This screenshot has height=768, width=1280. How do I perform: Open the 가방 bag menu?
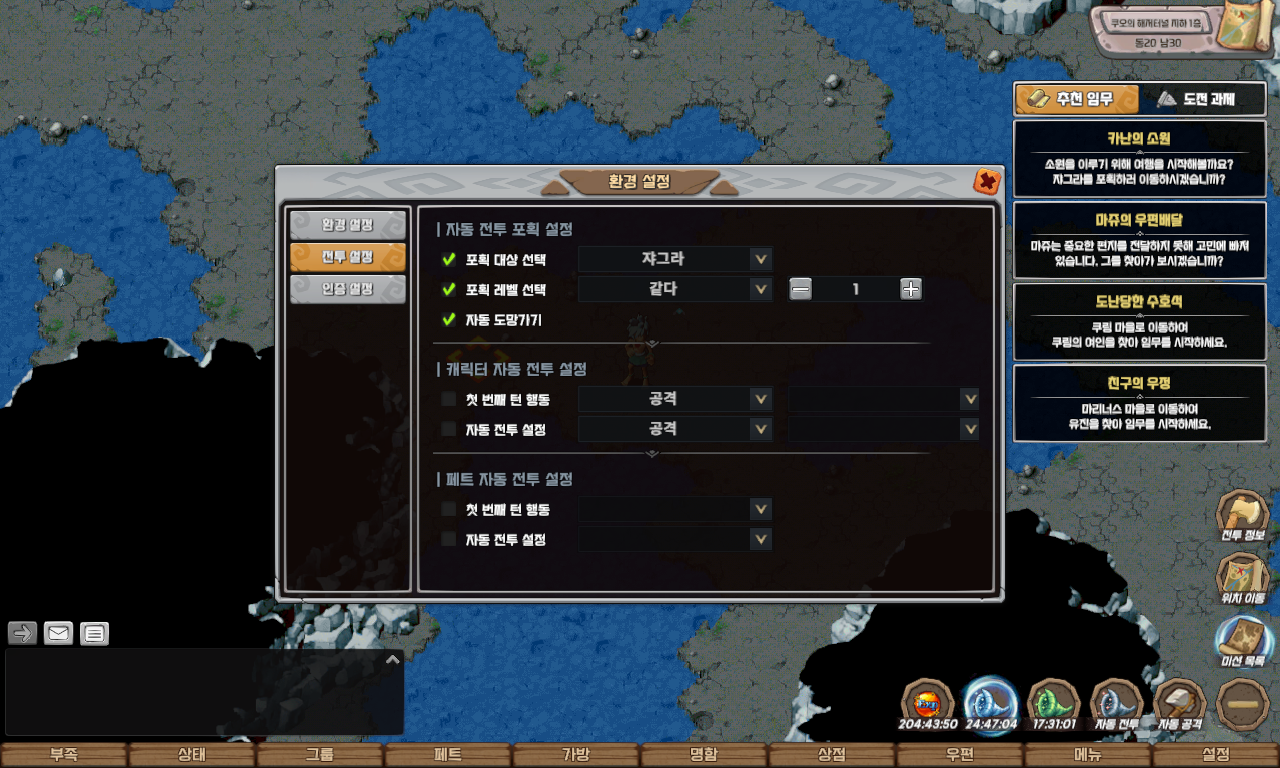pyautogui.click(x=576, y=755)
